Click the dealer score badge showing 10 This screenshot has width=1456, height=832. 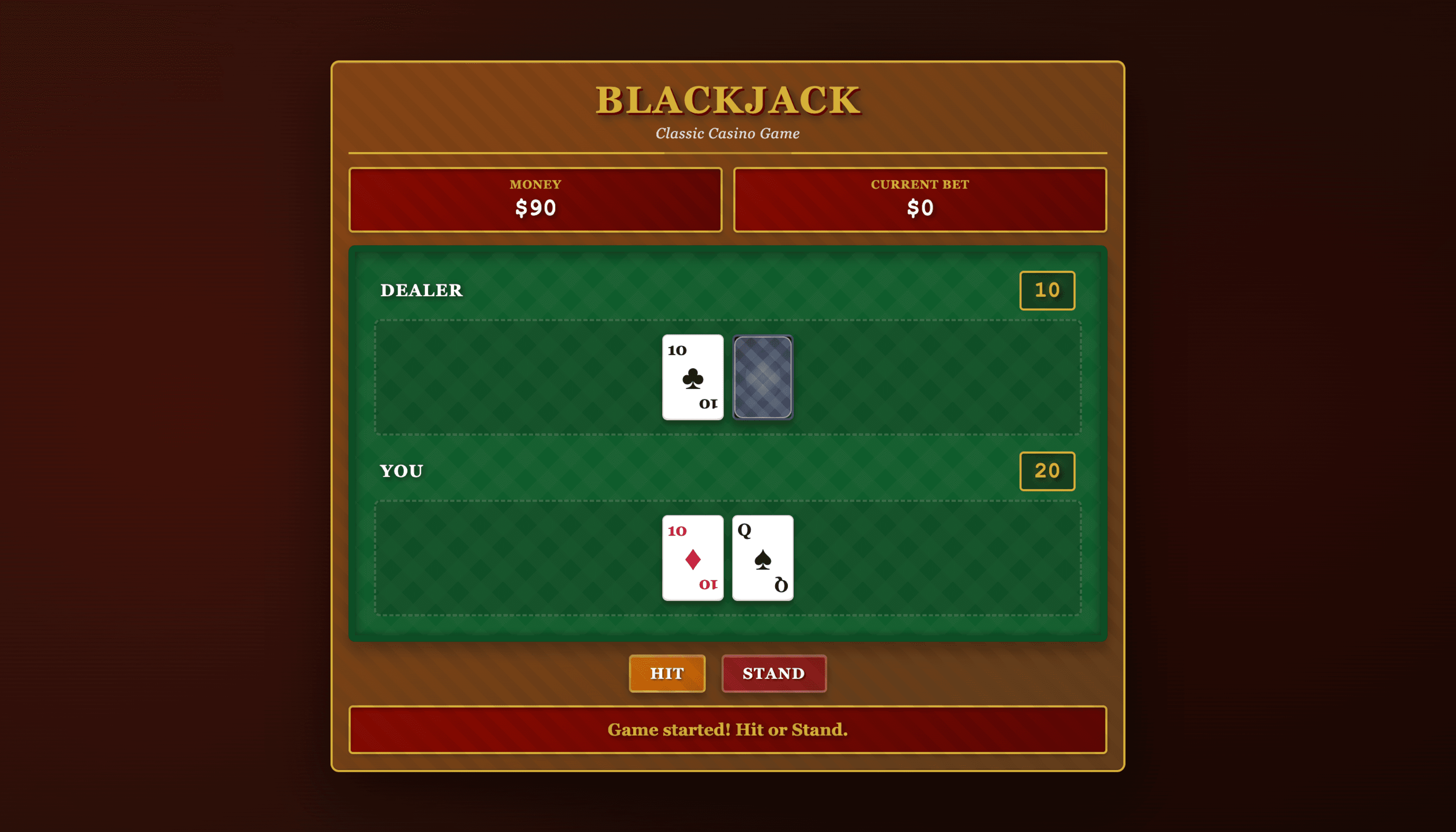pos(1047,290)
